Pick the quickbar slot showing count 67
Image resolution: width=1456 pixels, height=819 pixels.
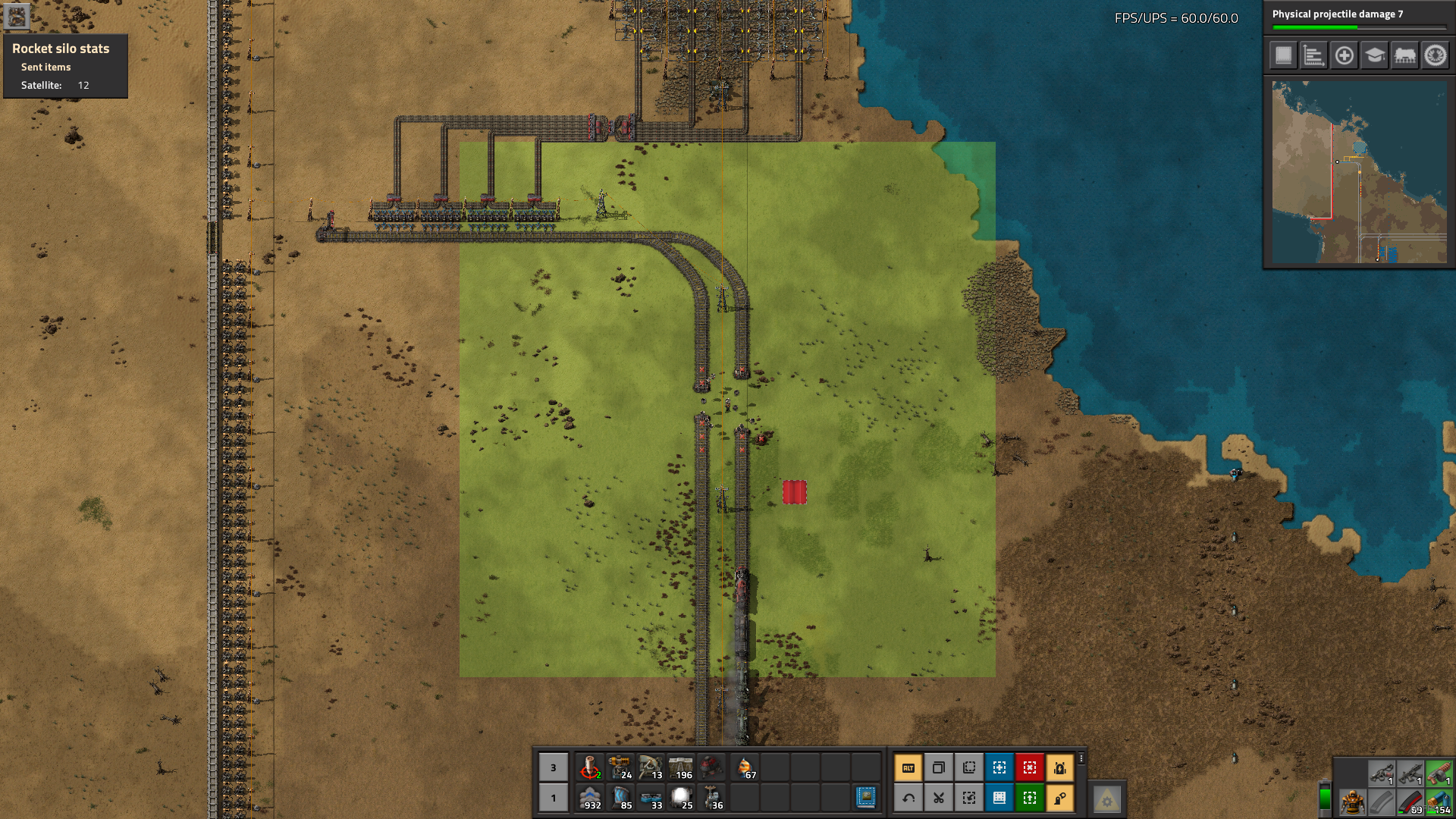745,768
